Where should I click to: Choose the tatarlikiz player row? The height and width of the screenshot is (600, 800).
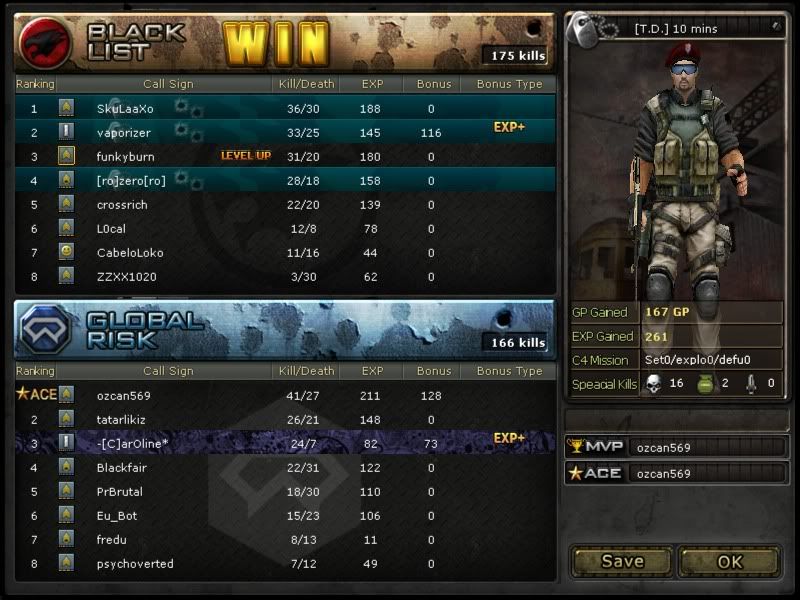[285, 419]
